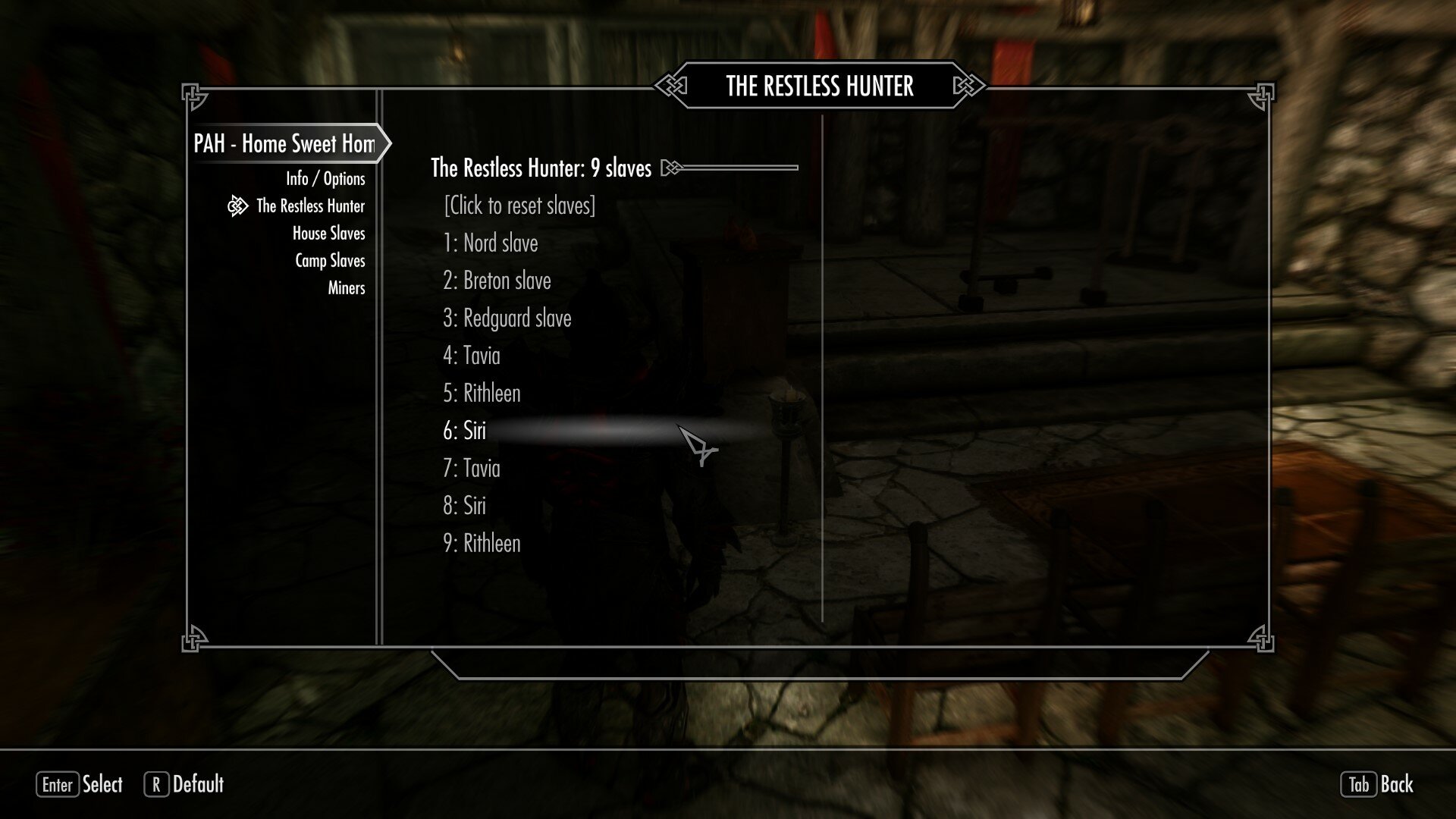Click [Click to reset slaves]

[519, 206]
